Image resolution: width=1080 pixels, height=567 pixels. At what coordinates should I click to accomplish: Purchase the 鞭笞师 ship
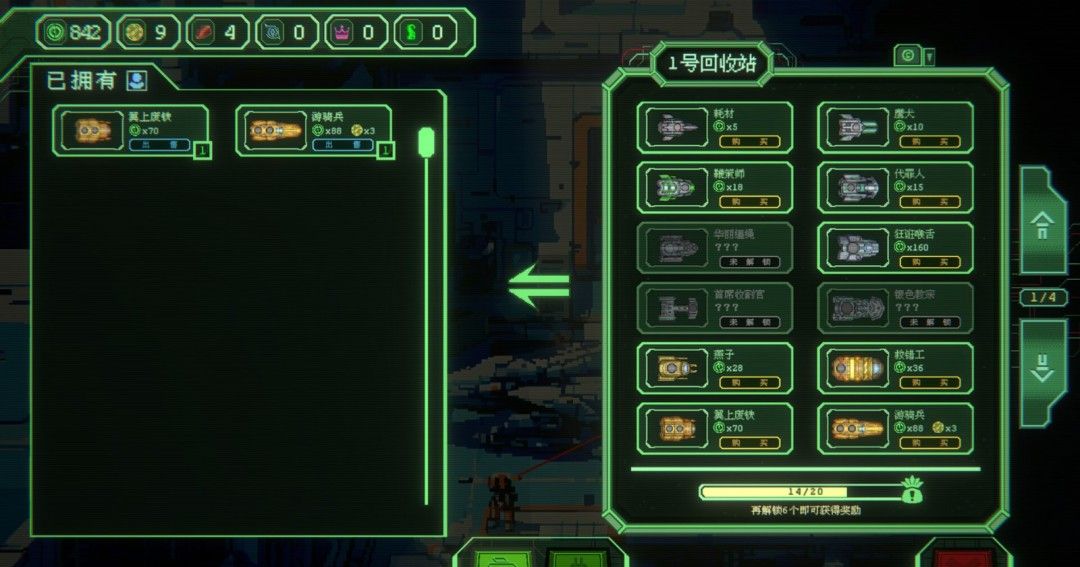click(749, 202)
